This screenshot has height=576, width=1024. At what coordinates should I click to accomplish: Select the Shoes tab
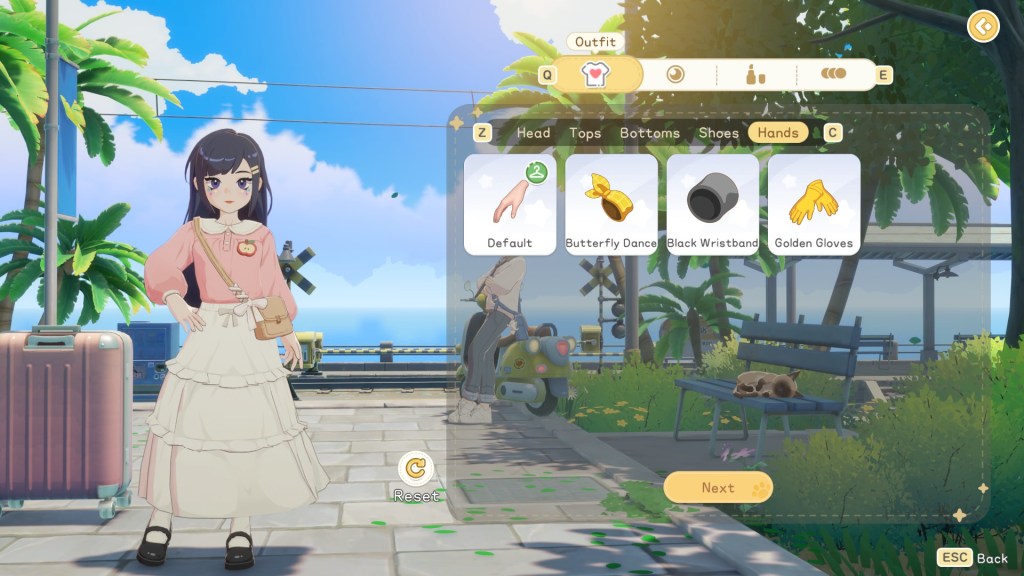[718, 133]
